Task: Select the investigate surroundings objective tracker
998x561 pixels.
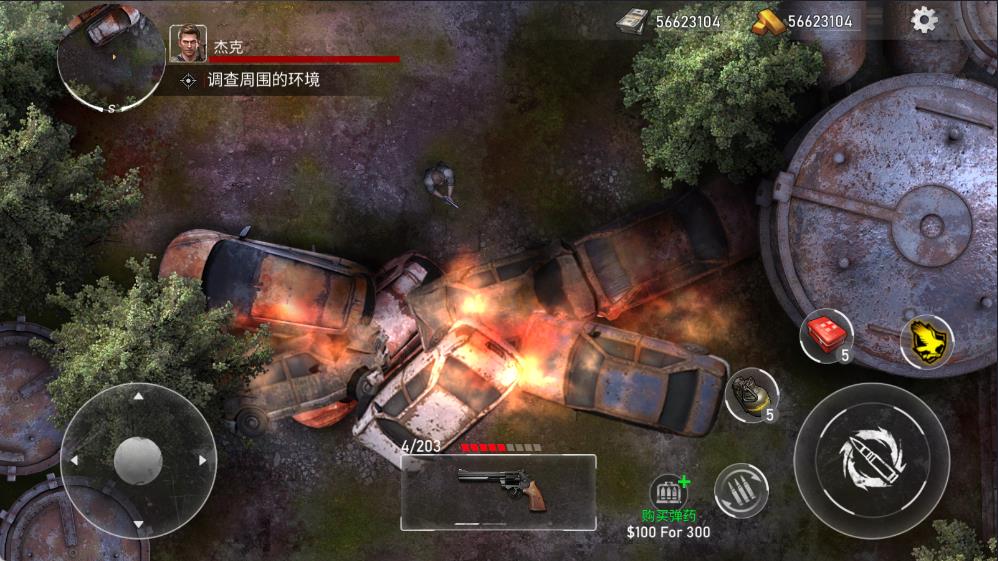Action: [250, 80]
